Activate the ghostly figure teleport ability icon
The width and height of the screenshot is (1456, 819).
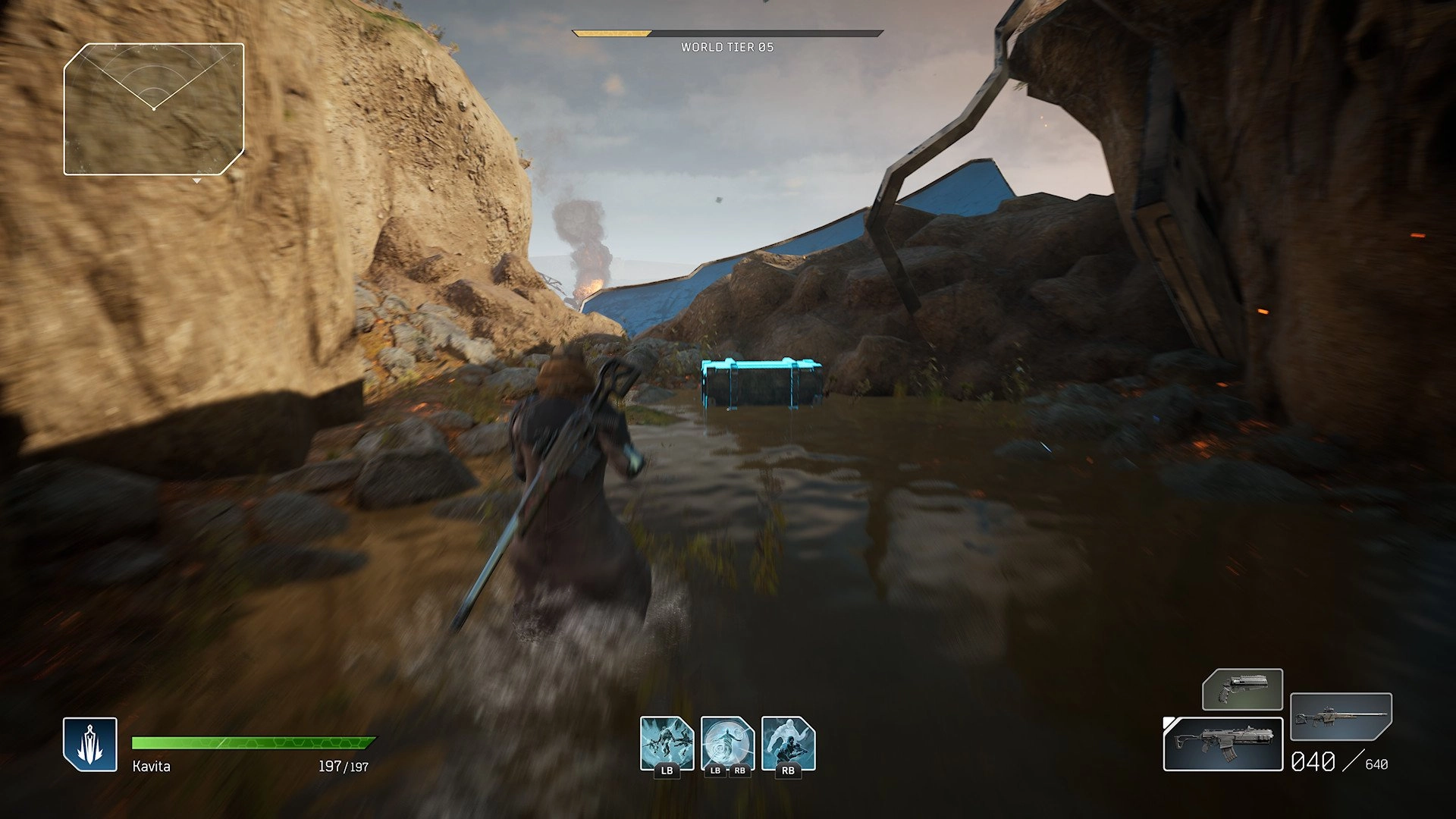(788, 742)
